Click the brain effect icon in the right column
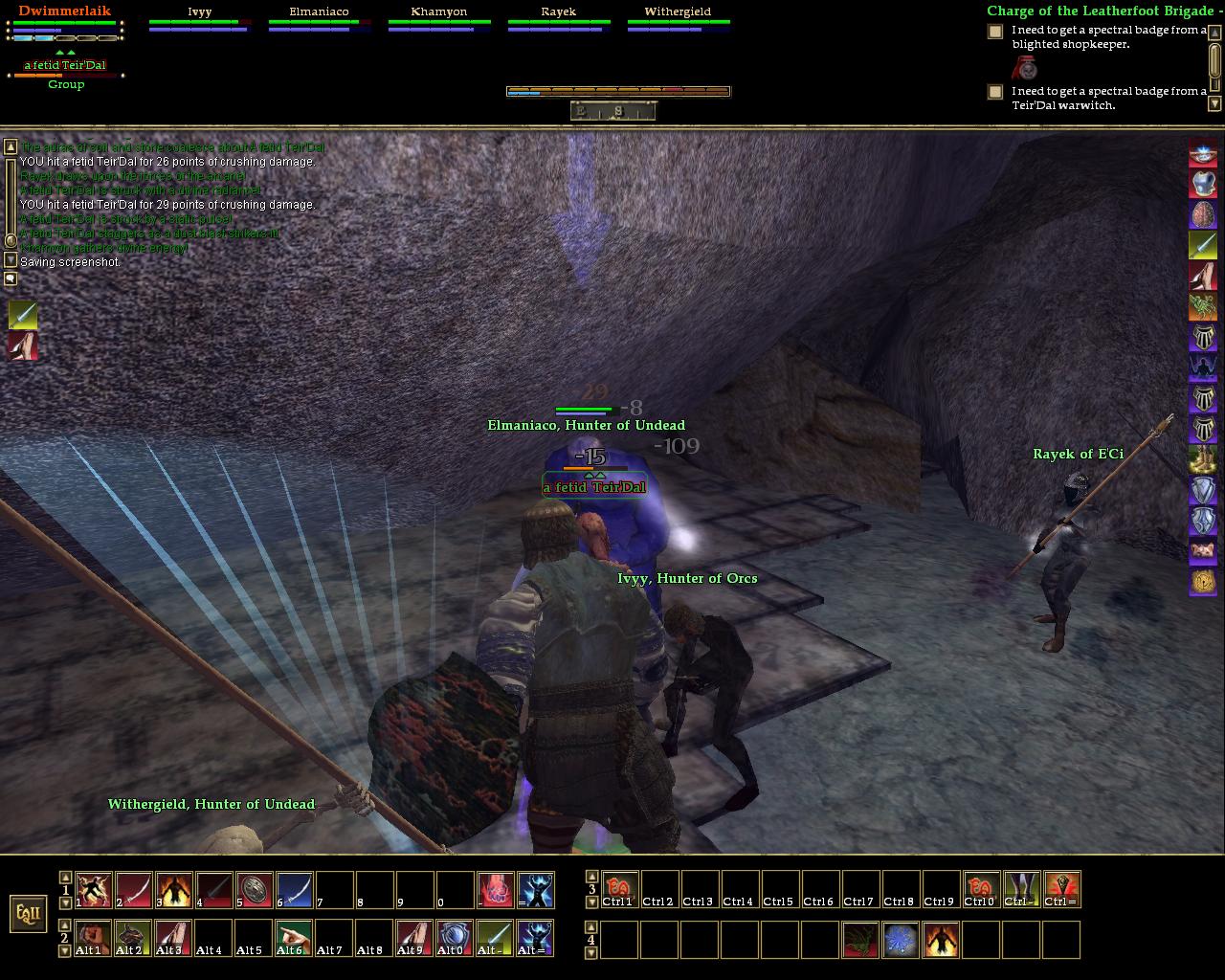1225x980 pixels. coord(1203,214)
